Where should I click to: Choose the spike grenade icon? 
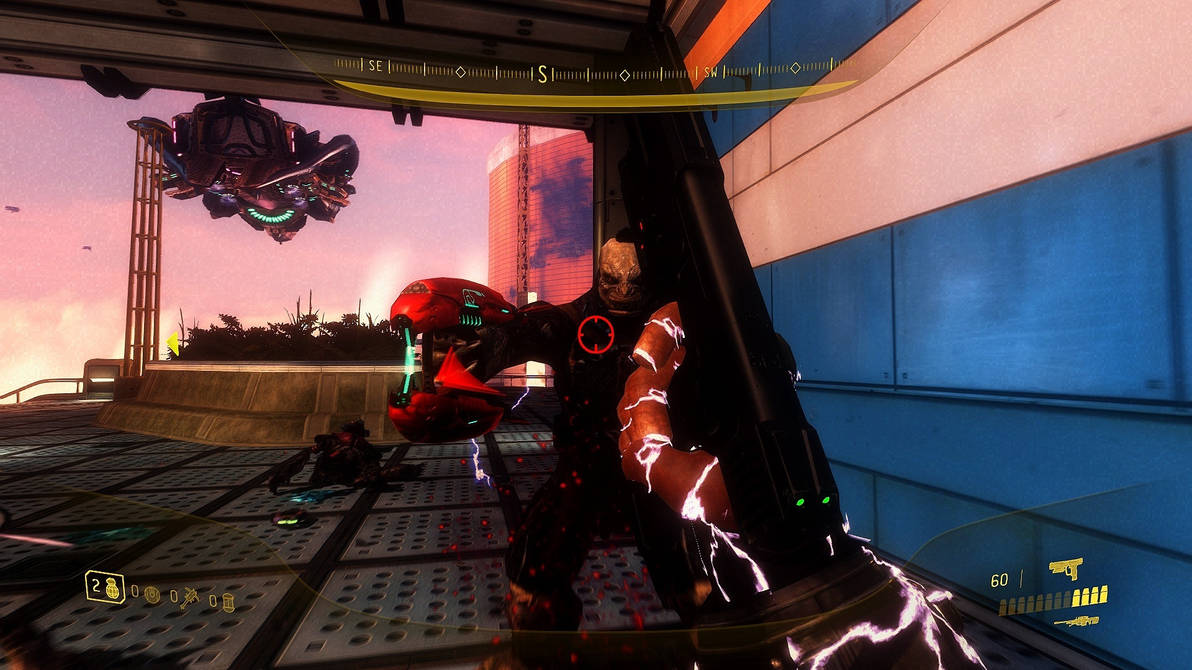pyautogui.click(x=189, y=598)
